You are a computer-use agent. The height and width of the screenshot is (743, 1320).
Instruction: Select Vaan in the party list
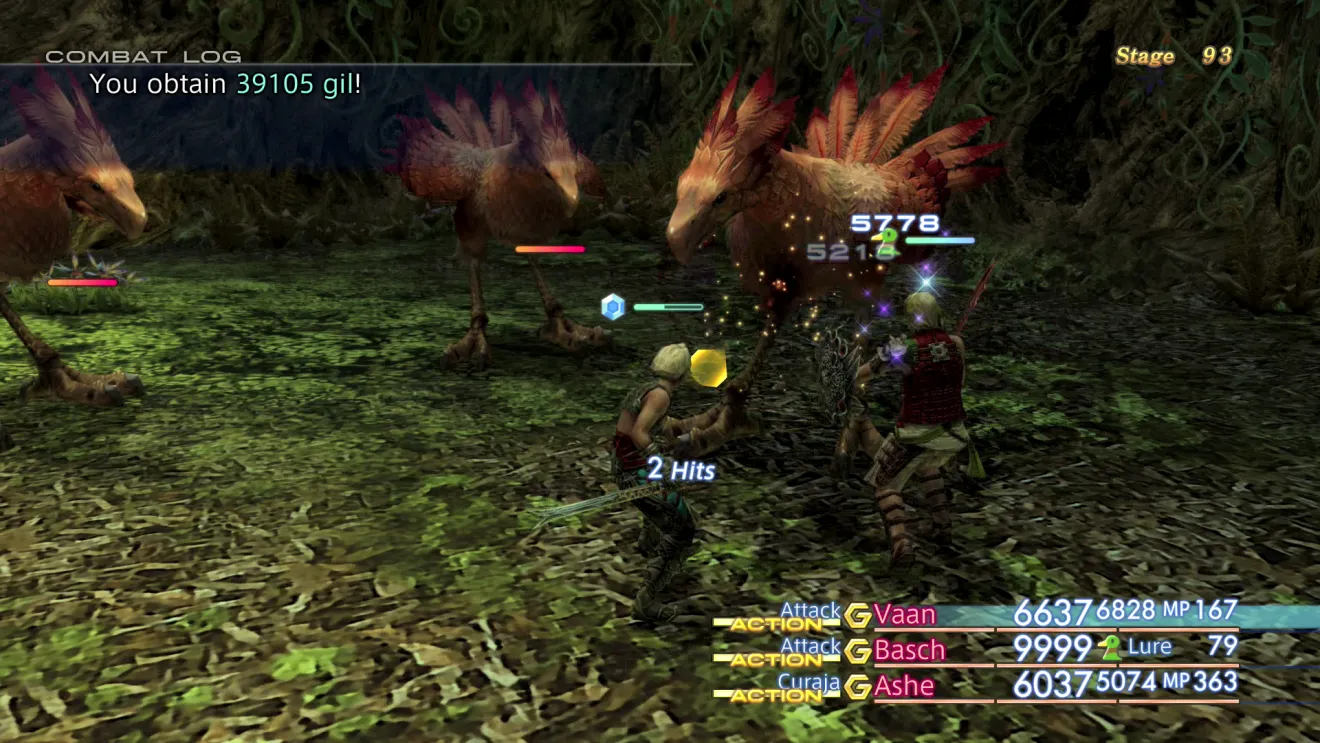coord(905,614)
